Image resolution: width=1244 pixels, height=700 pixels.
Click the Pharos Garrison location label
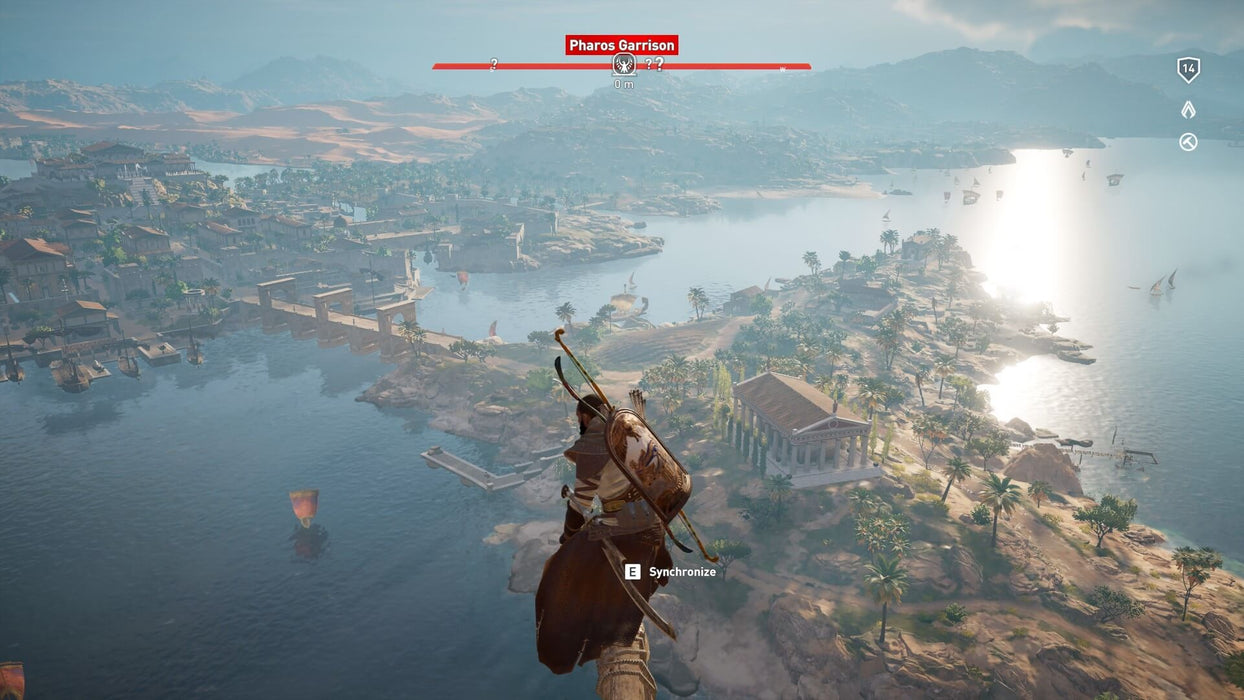[x=622, y=45]
